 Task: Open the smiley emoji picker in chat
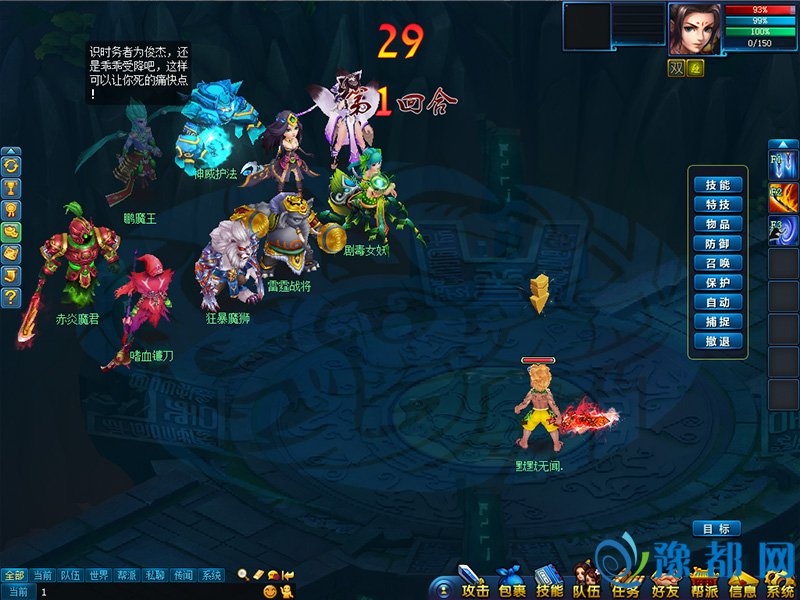269,592
